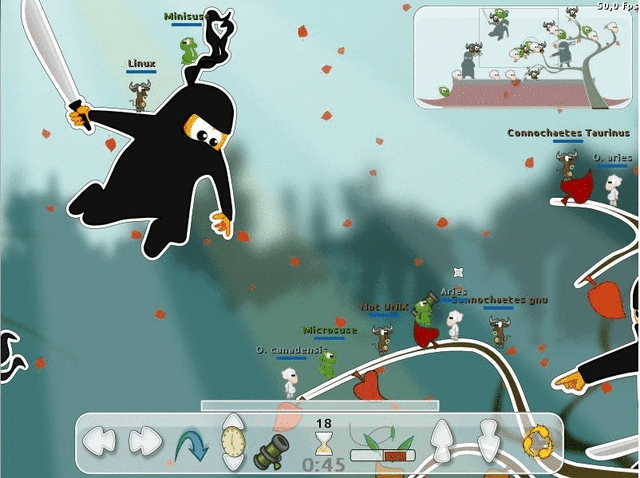Click the blue curved skip-turn arrow
This screenshot has height=478, width=640.
[190, 442]
